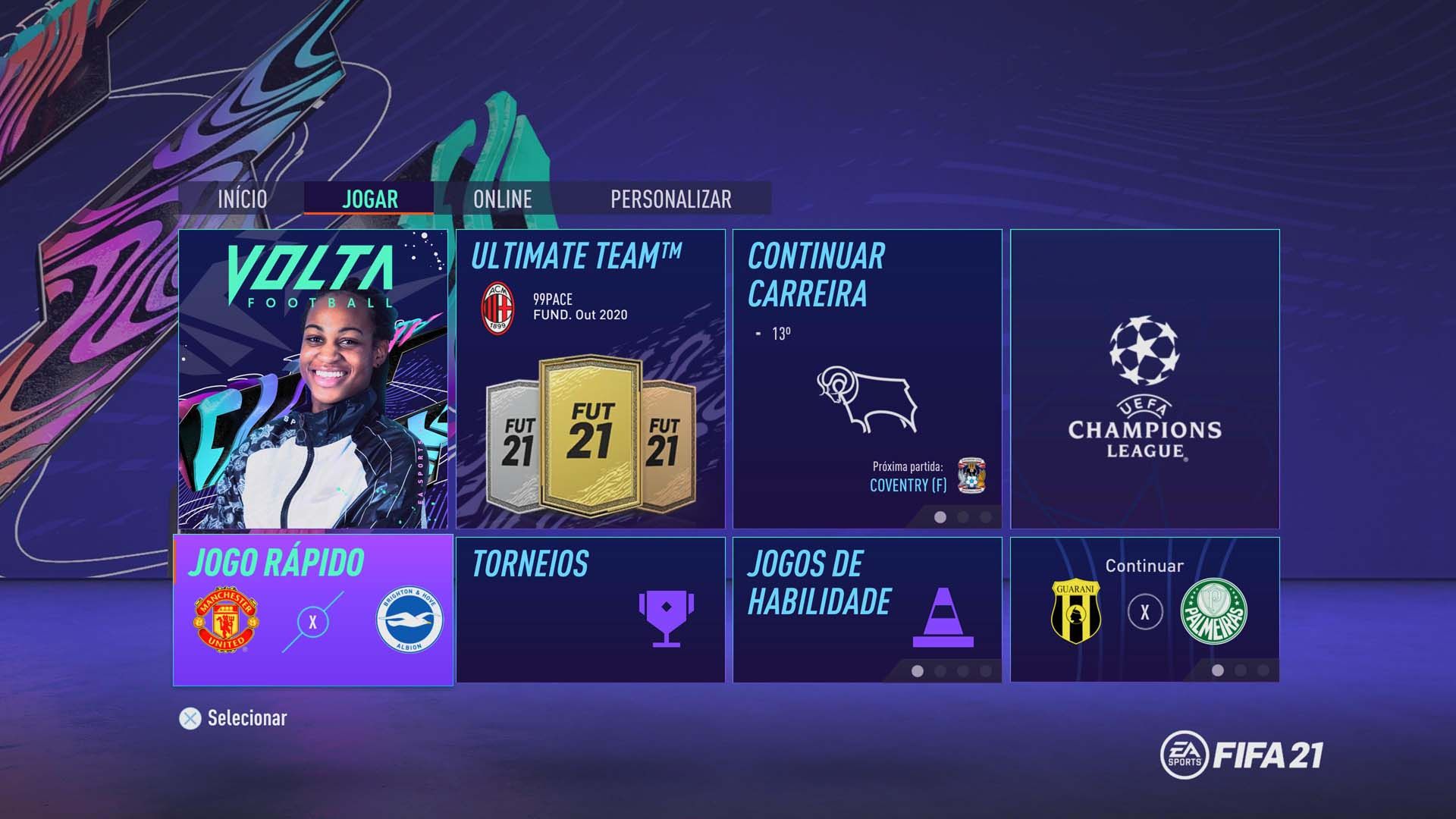
Task: Open the ONLINE tab
Action: (503, 199)
